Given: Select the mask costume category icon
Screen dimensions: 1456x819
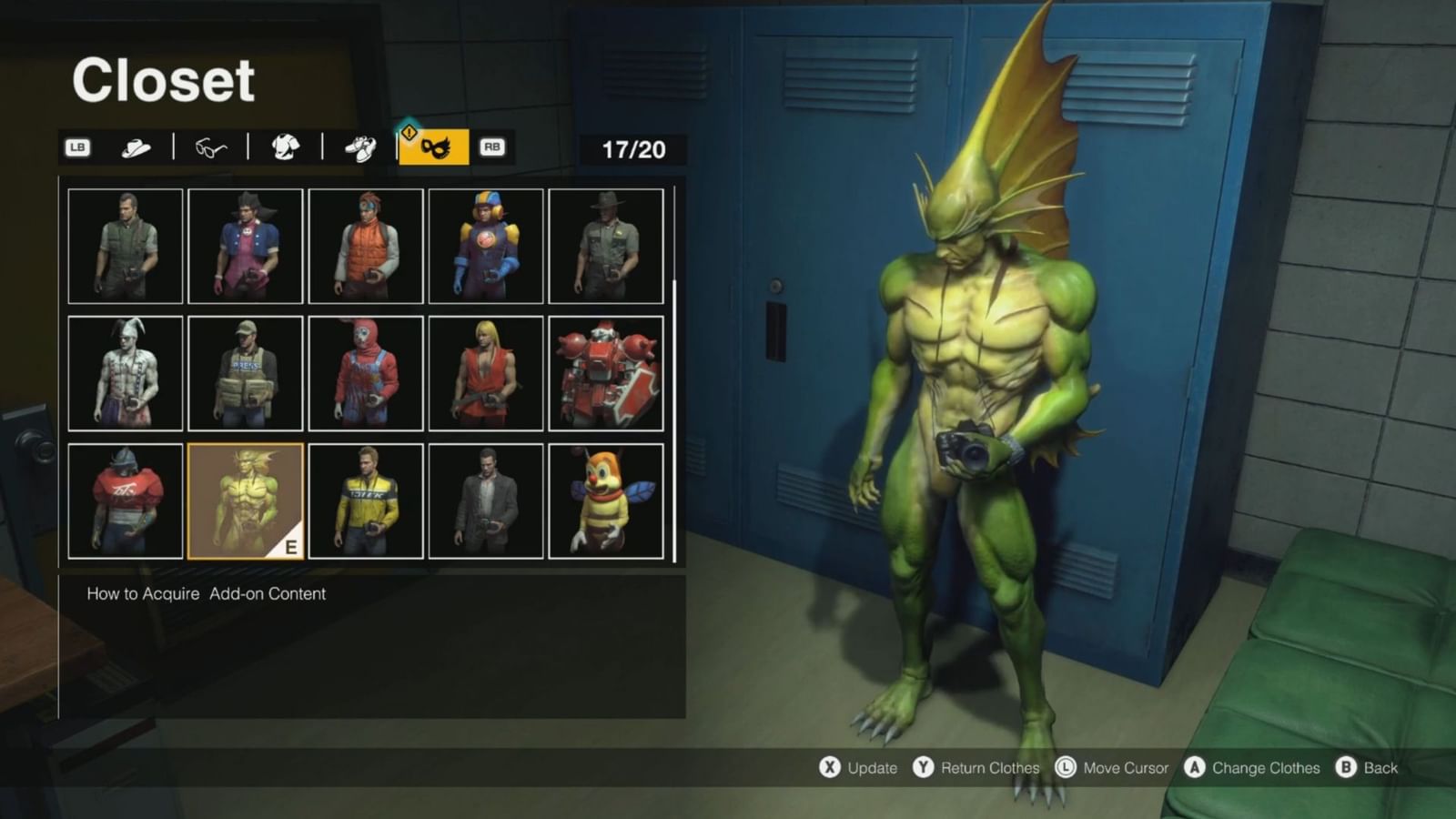Looking at the screenshot, I should pos(435,147).
